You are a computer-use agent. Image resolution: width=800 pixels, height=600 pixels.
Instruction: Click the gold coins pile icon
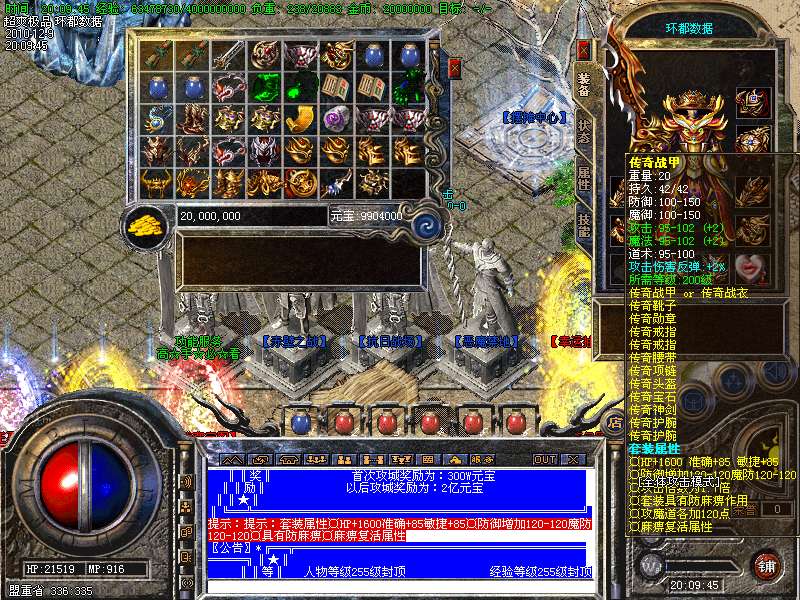148,224
